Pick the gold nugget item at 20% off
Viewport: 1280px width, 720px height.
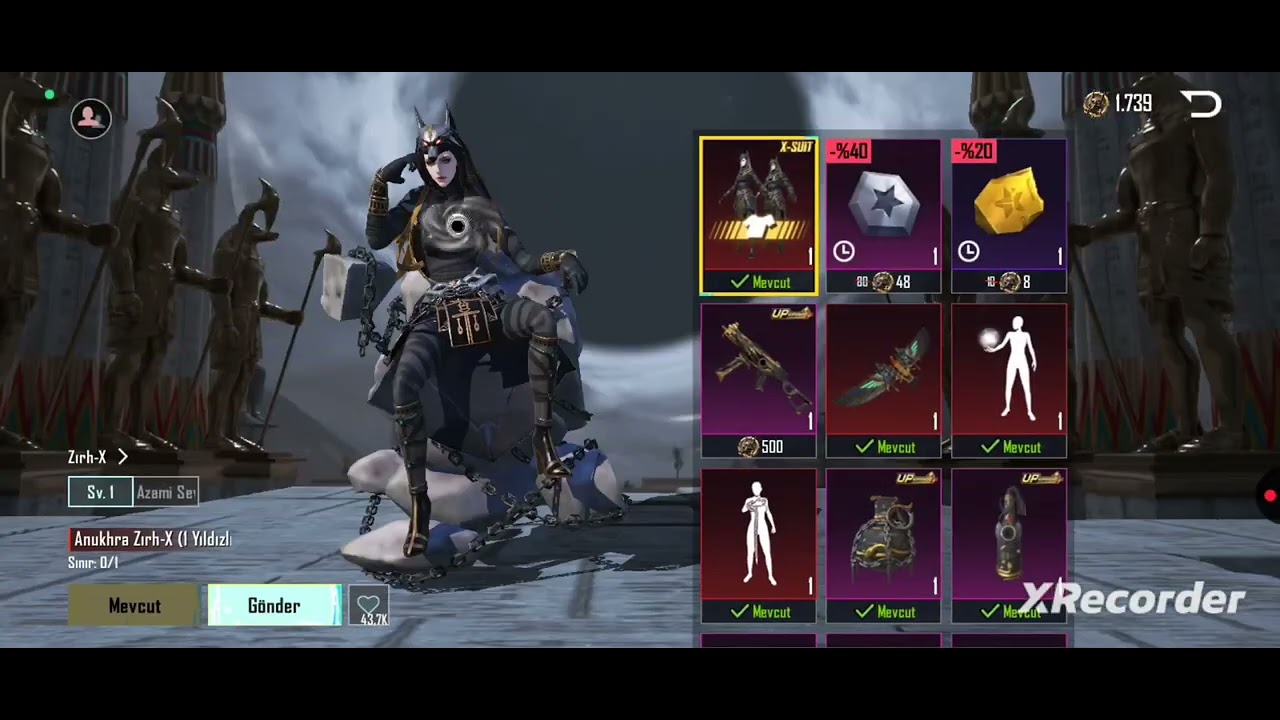[1008, 215]
